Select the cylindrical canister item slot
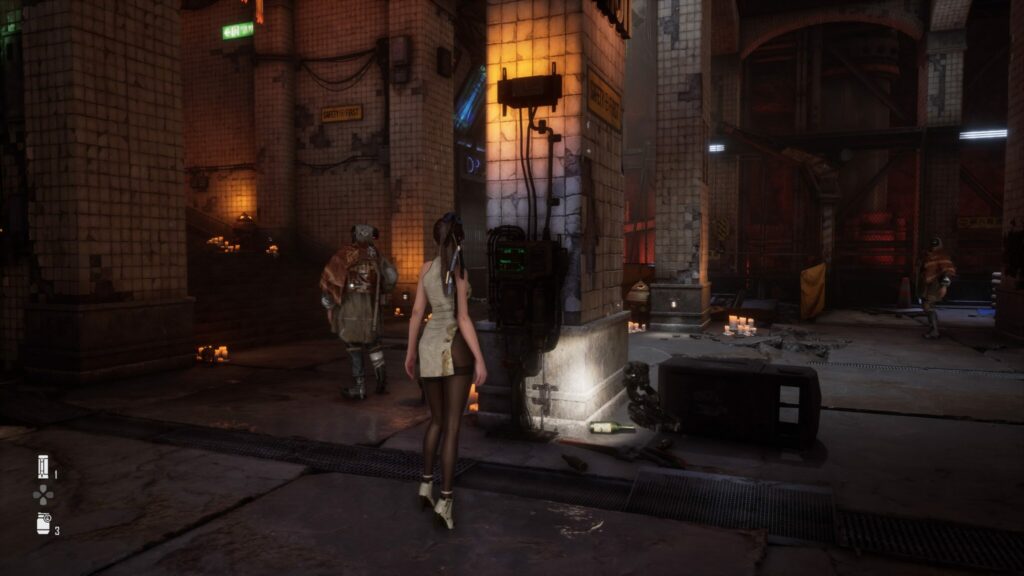The image size is (1024, 576). (43, 467)
